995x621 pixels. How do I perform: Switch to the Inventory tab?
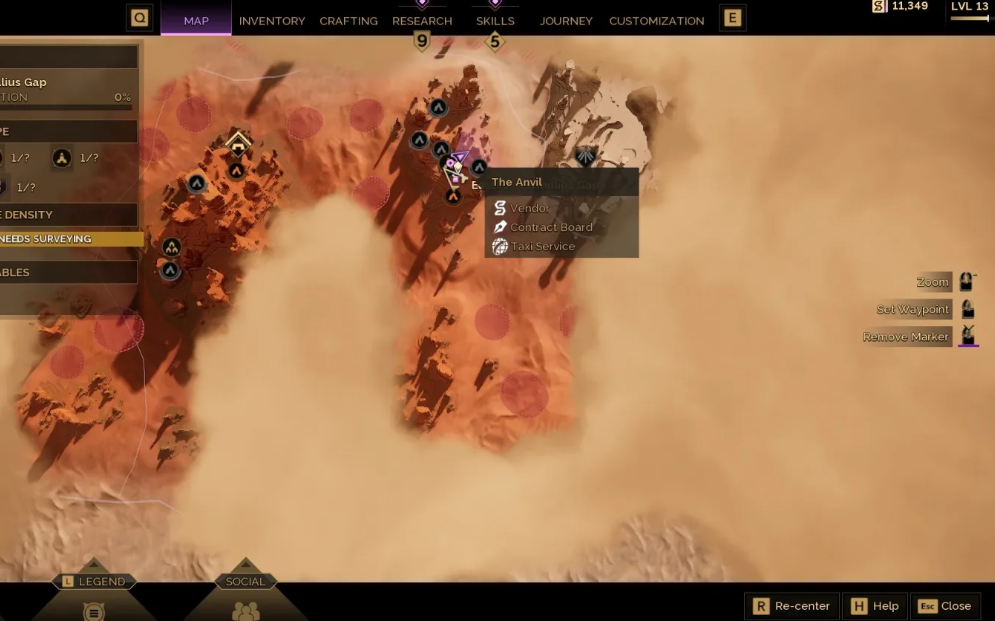pos(272,20)
